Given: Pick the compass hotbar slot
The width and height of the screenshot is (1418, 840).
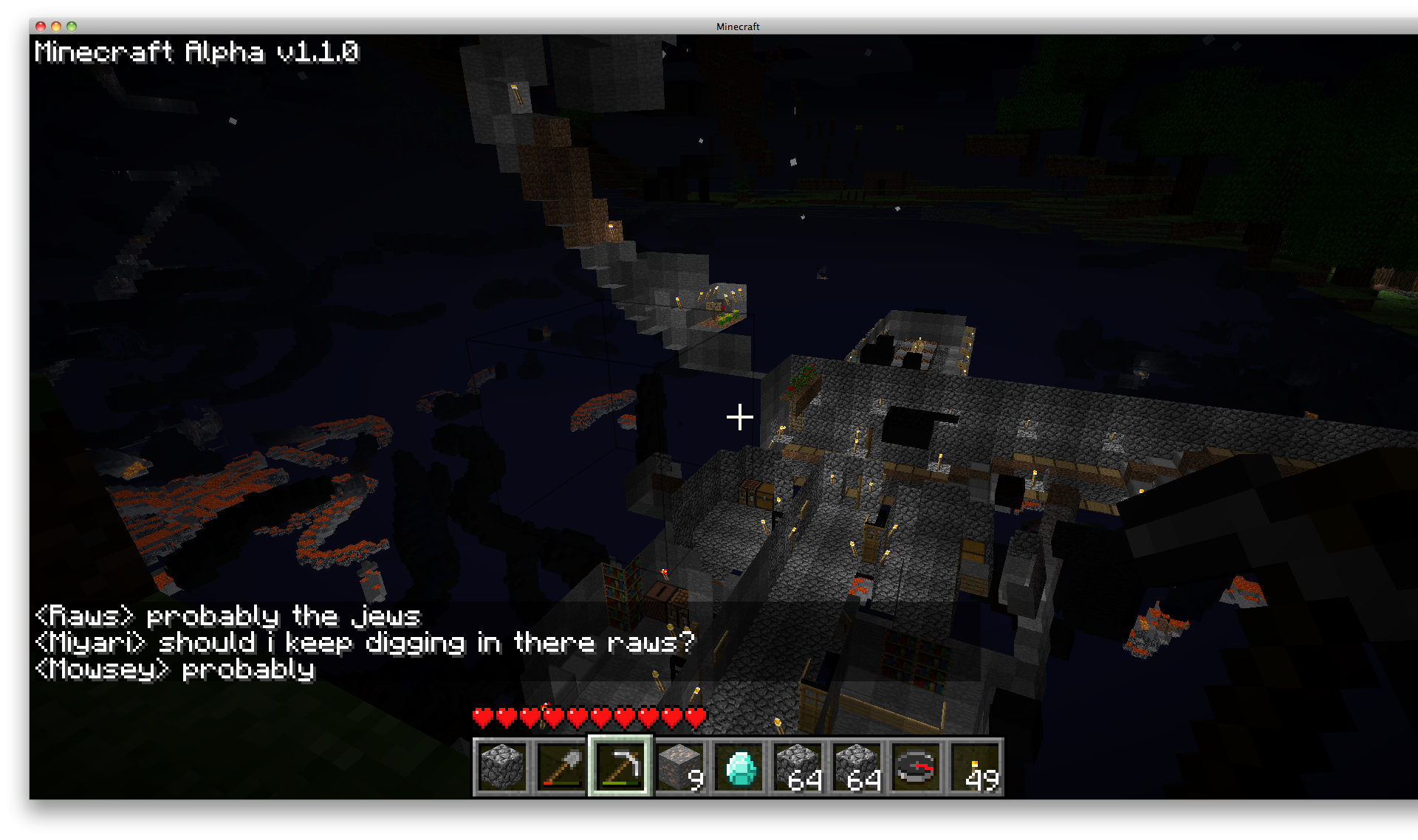Looking at the screenshot, I should [x=916, y=768].
